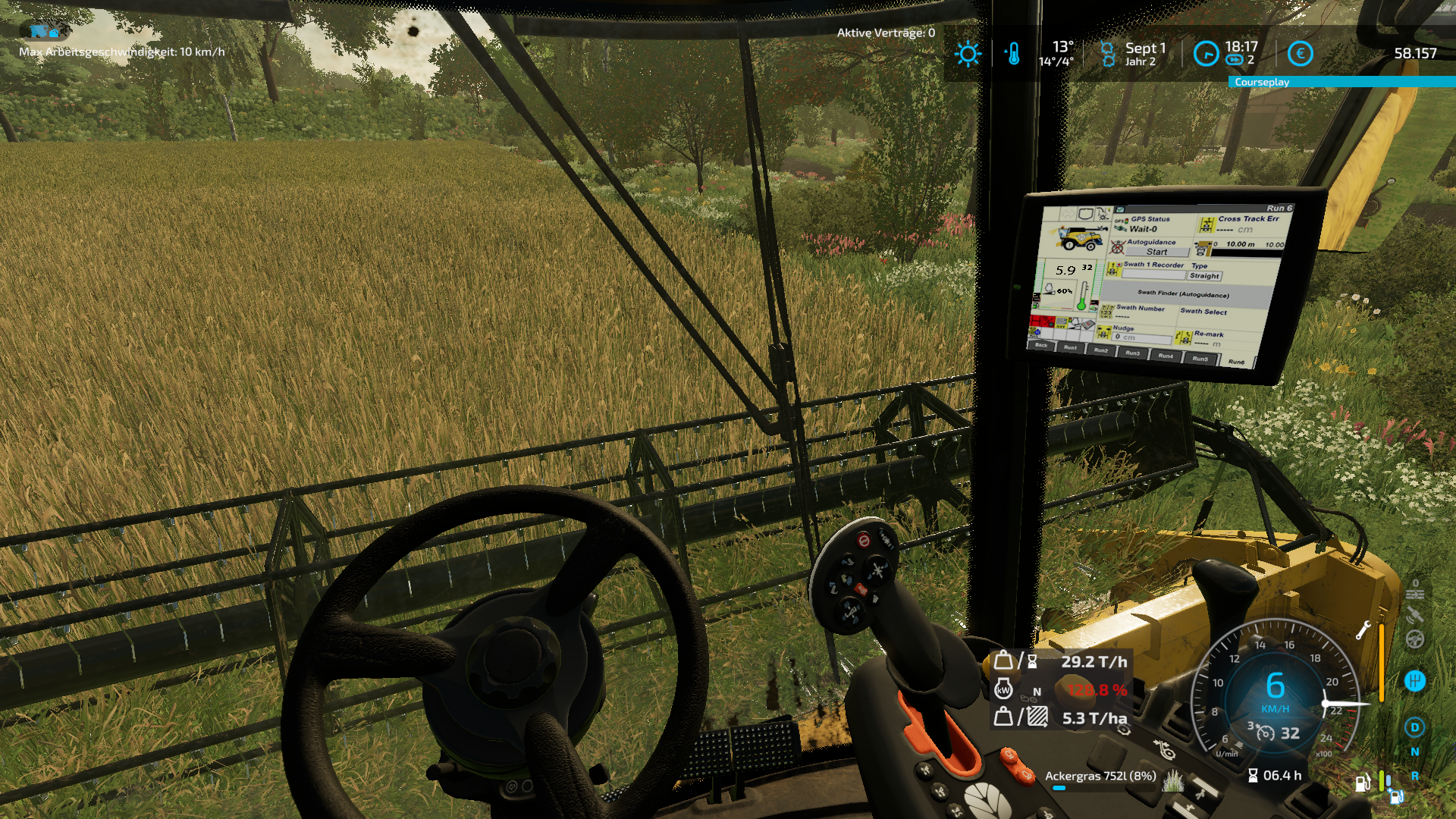The height and width of the screenshot is (819, 1456).
Task: Click the fuel pump icon
Action: 1363,783
